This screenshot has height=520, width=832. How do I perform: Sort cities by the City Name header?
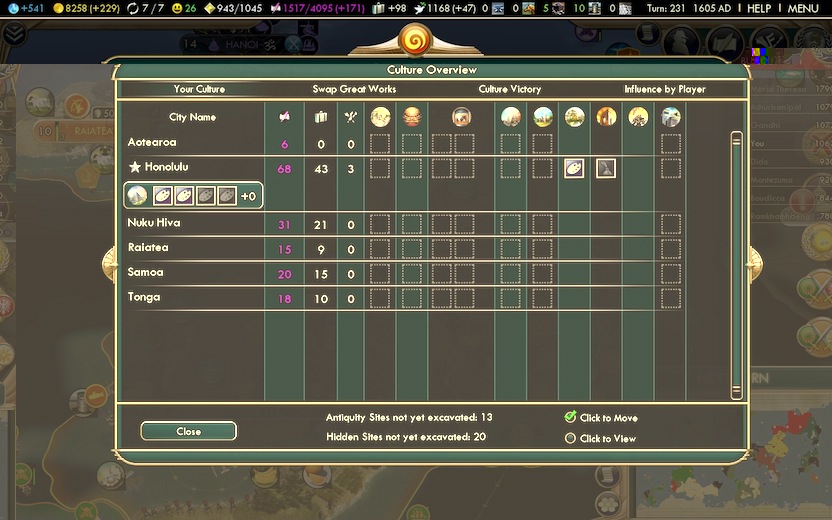[192, 117]
